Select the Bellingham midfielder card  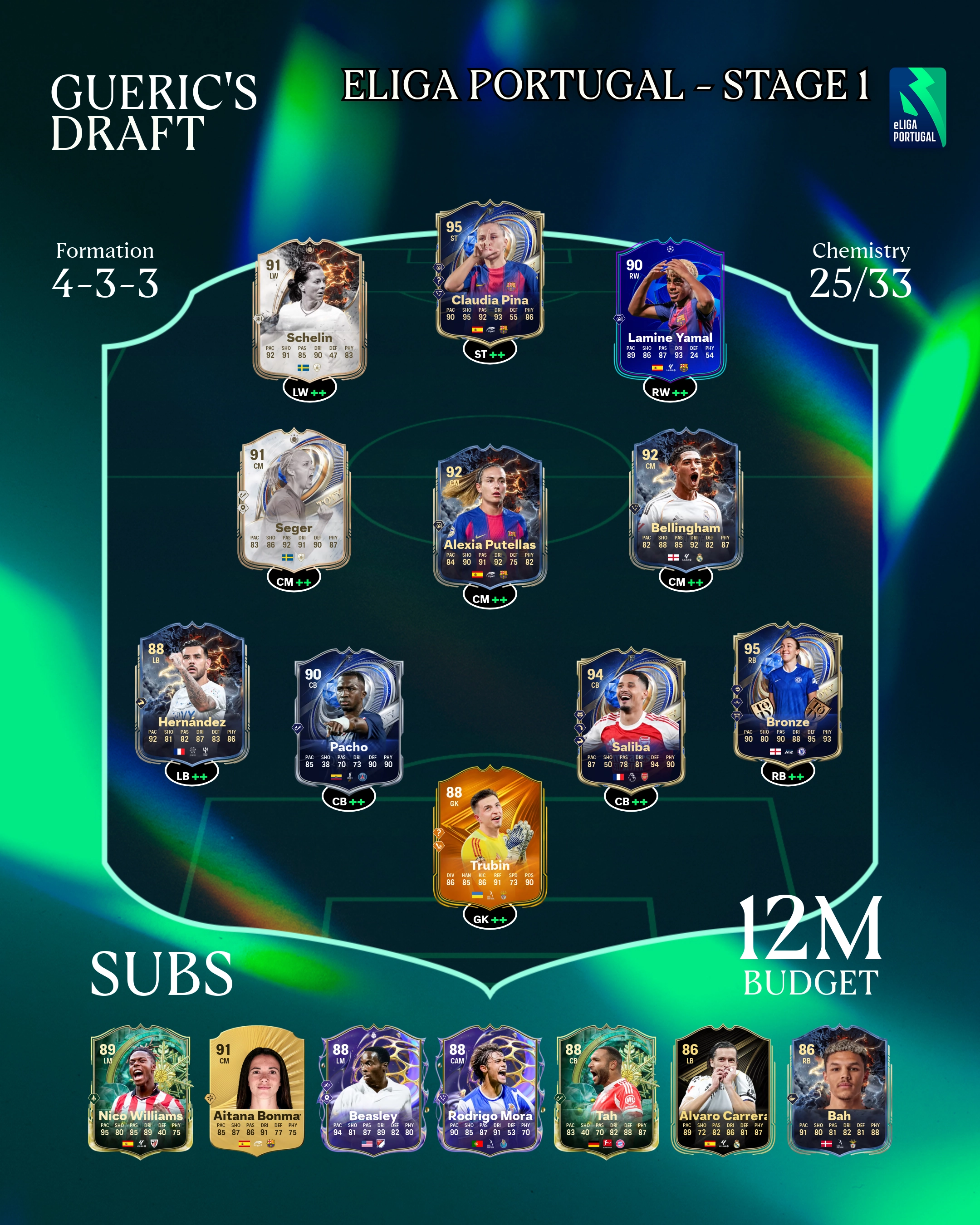tap(686, 500)
